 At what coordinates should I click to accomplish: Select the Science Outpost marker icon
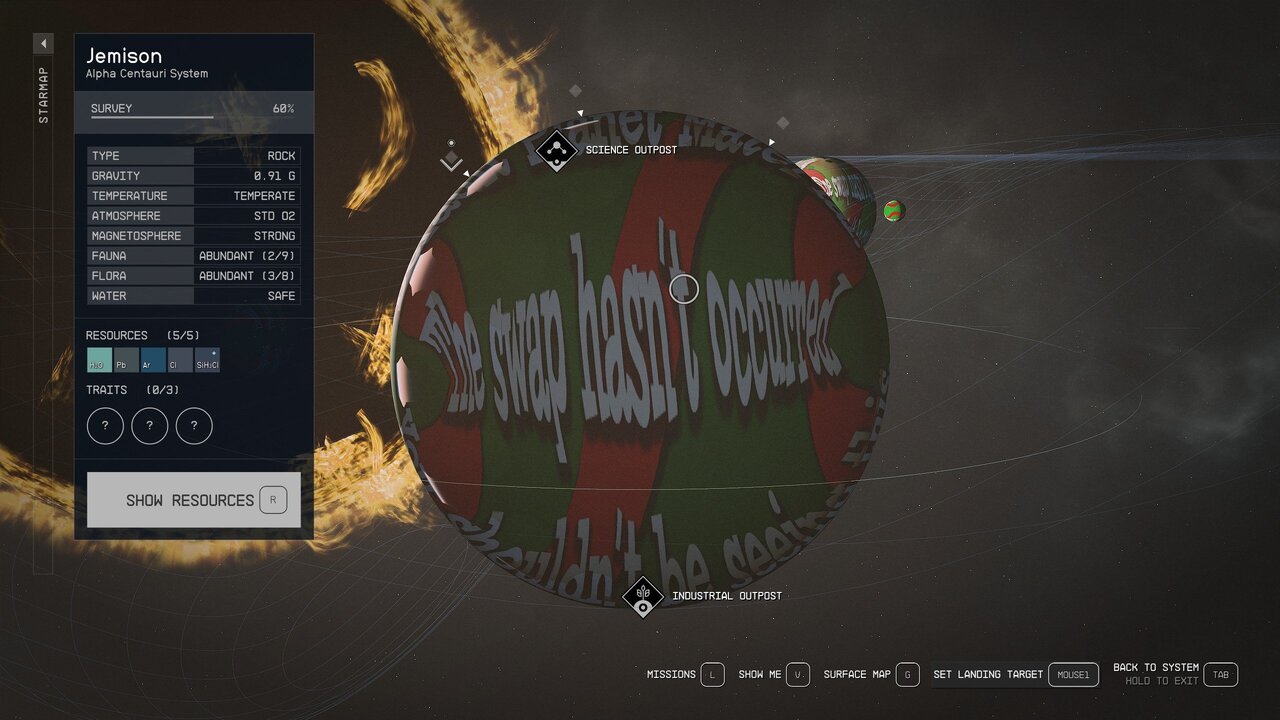pyautogui.click(x=556, y=150)
